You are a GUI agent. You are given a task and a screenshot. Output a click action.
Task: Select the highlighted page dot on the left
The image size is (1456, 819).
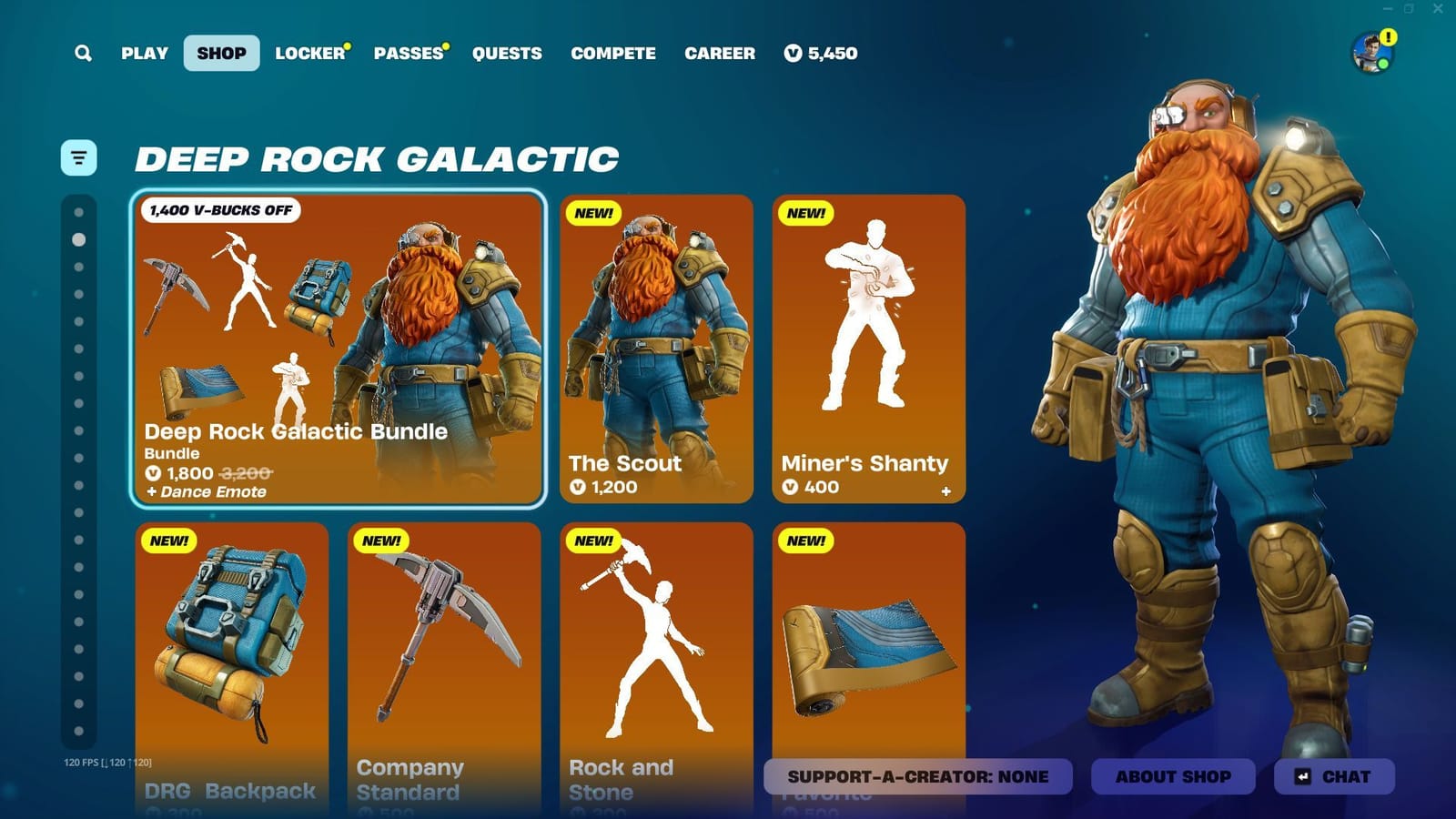coord(77,241)
